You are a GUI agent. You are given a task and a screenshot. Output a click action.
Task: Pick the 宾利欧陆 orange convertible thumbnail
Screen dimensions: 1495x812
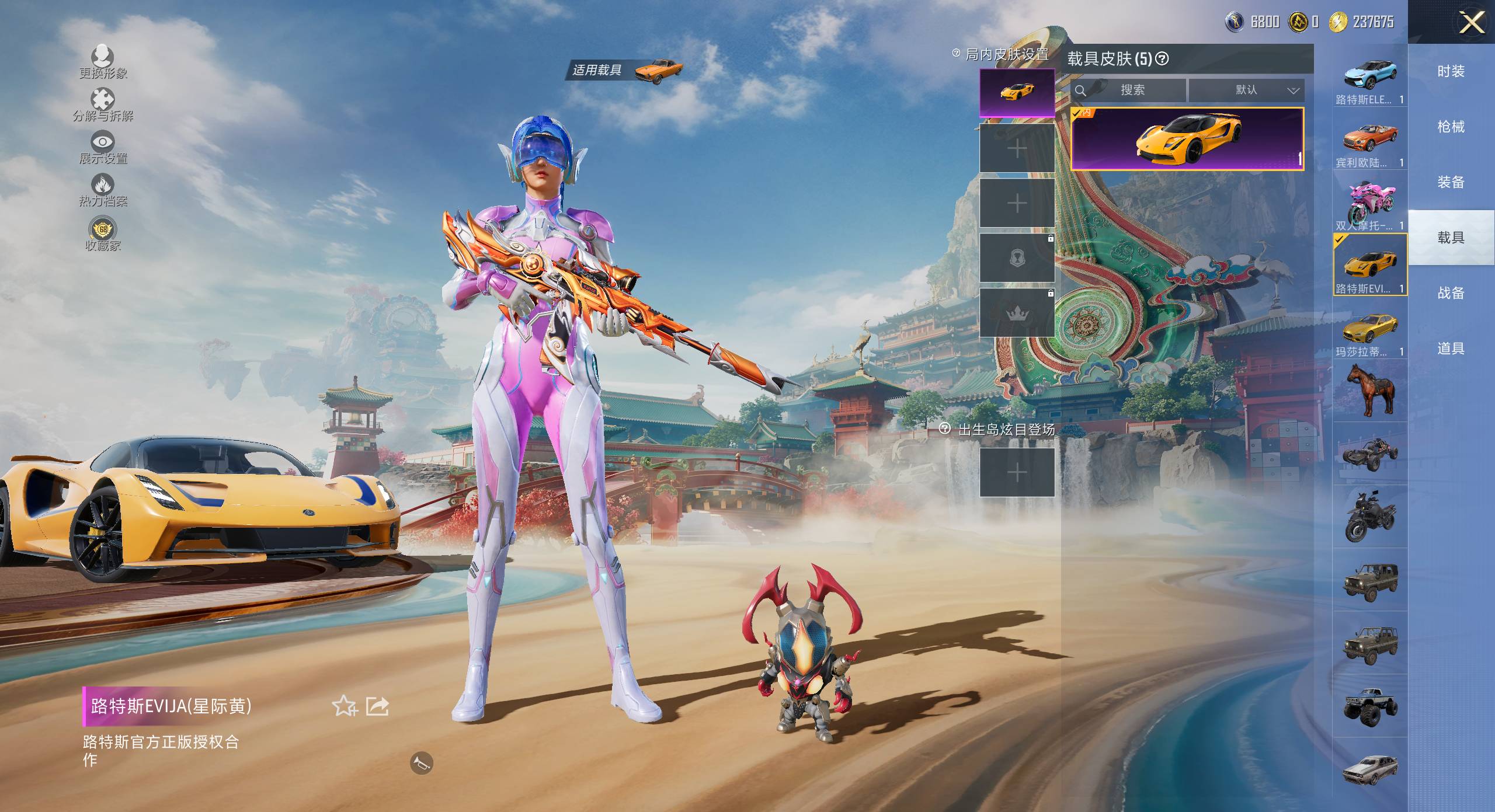tap(1369, 141)
